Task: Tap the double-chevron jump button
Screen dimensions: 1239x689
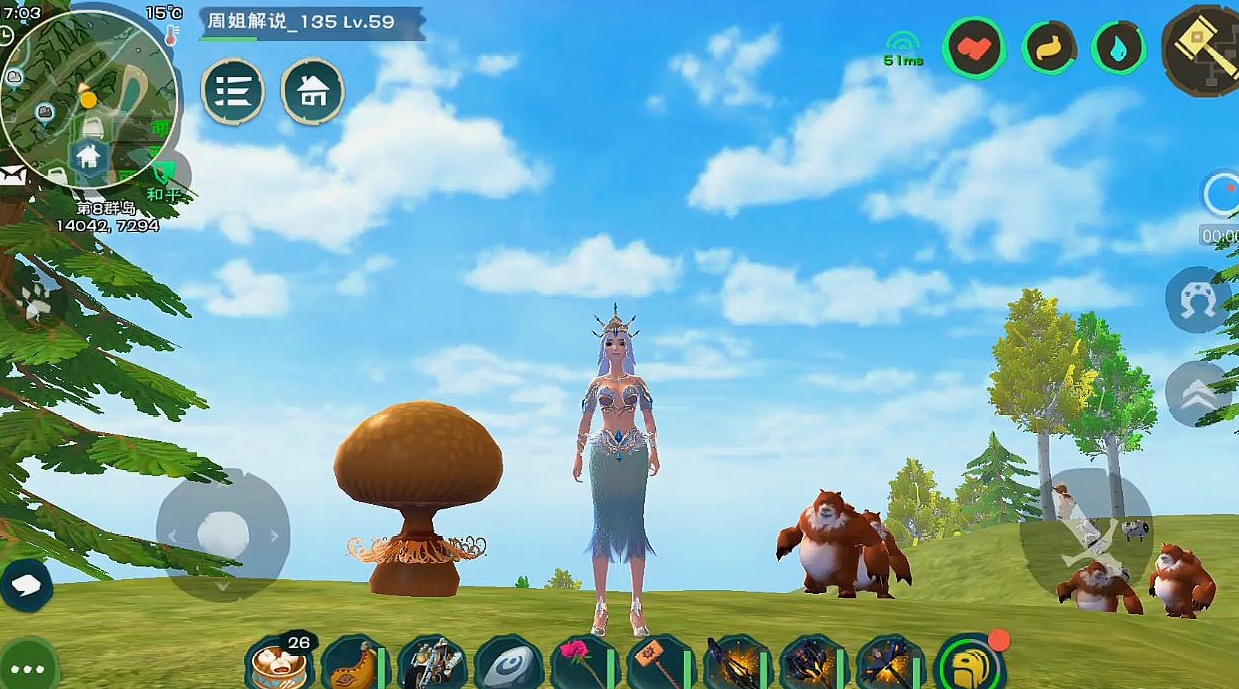Action: point(1196,393)
